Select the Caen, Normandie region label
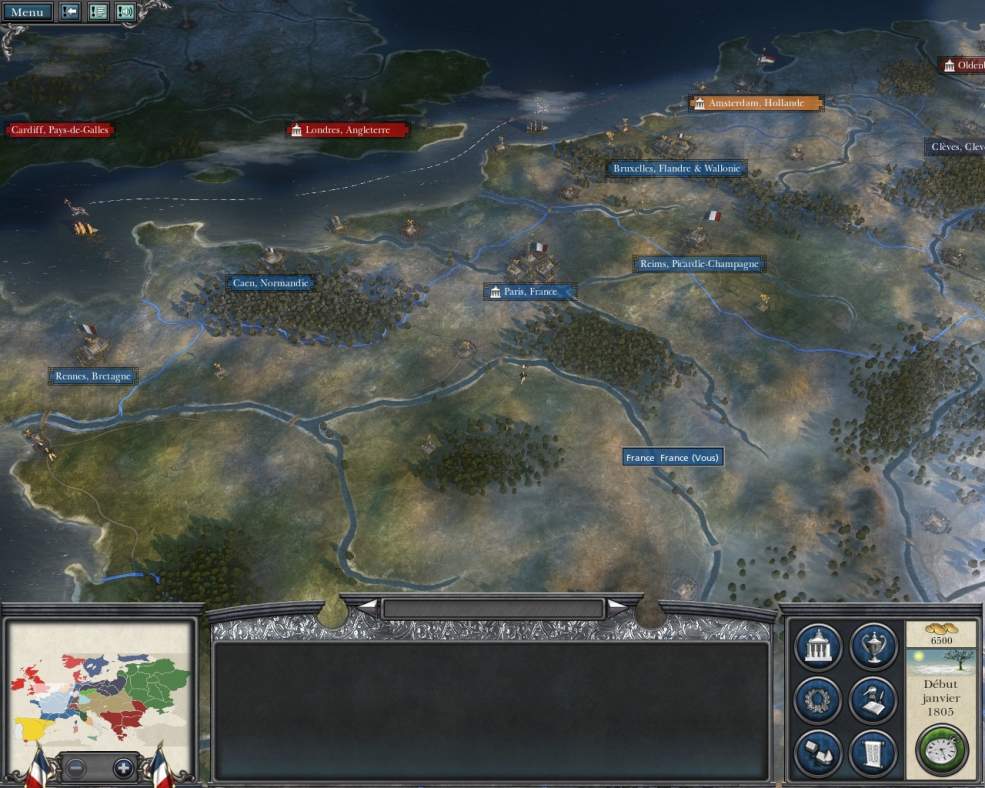Image resolution: width=985 pixels, height=788 pixels. point(270,283)
